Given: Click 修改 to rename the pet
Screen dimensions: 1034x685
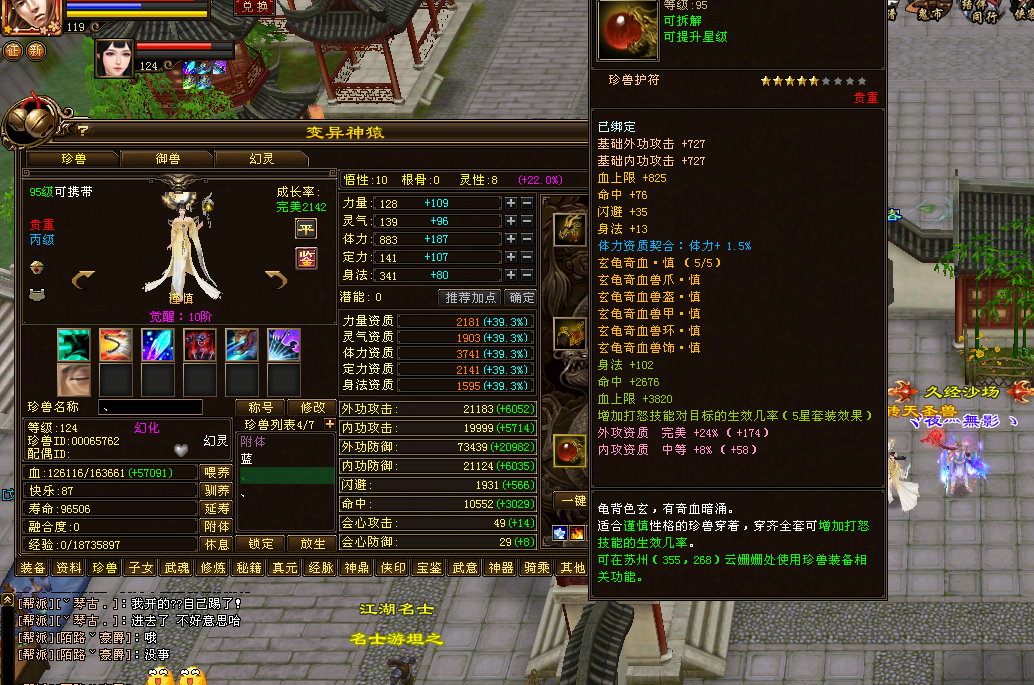Looking at the screenshot, I should (x=313, y=407).
